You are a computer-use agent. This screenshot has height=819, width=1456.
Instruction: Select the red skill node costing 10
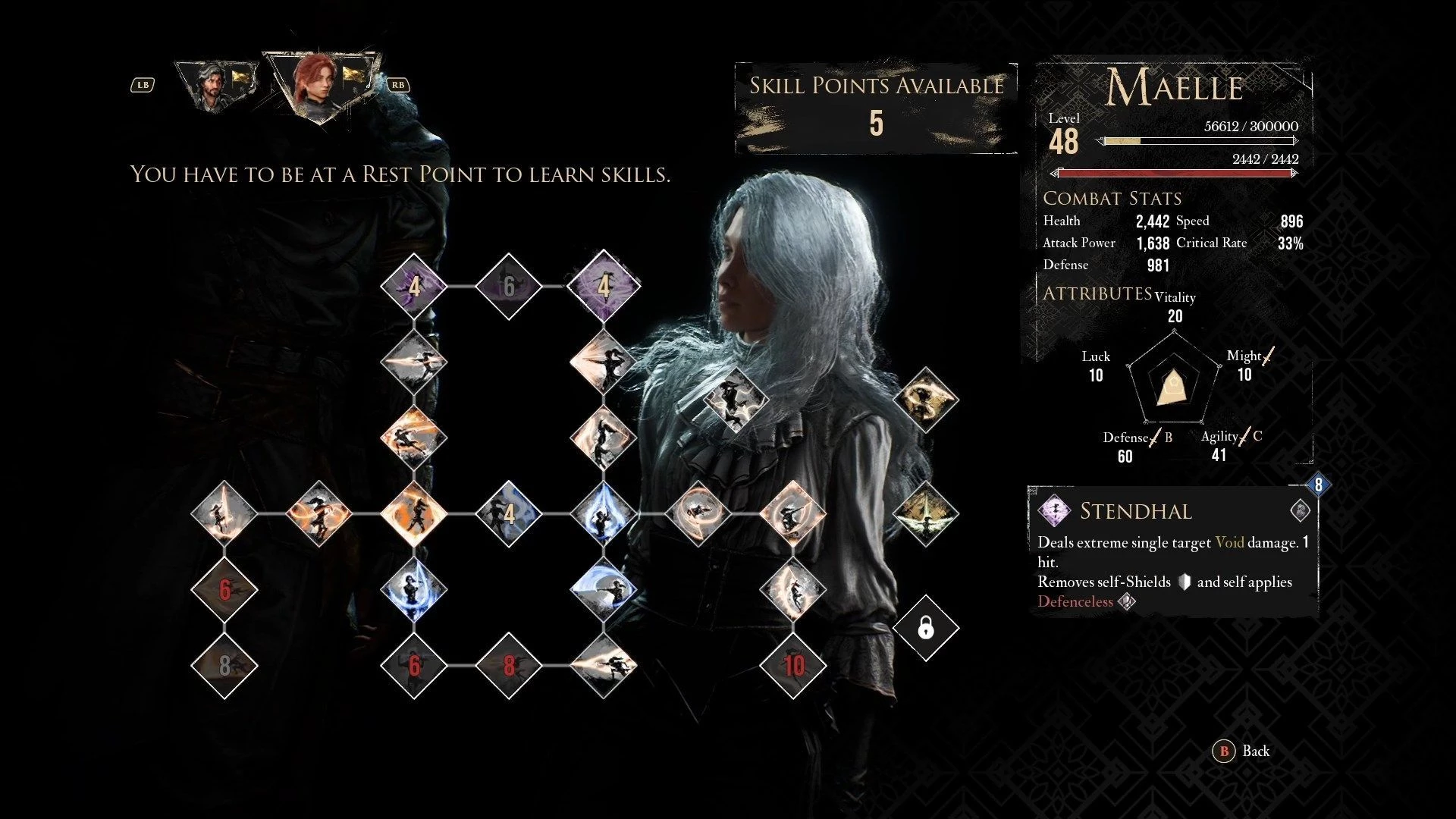pos(793,666)
